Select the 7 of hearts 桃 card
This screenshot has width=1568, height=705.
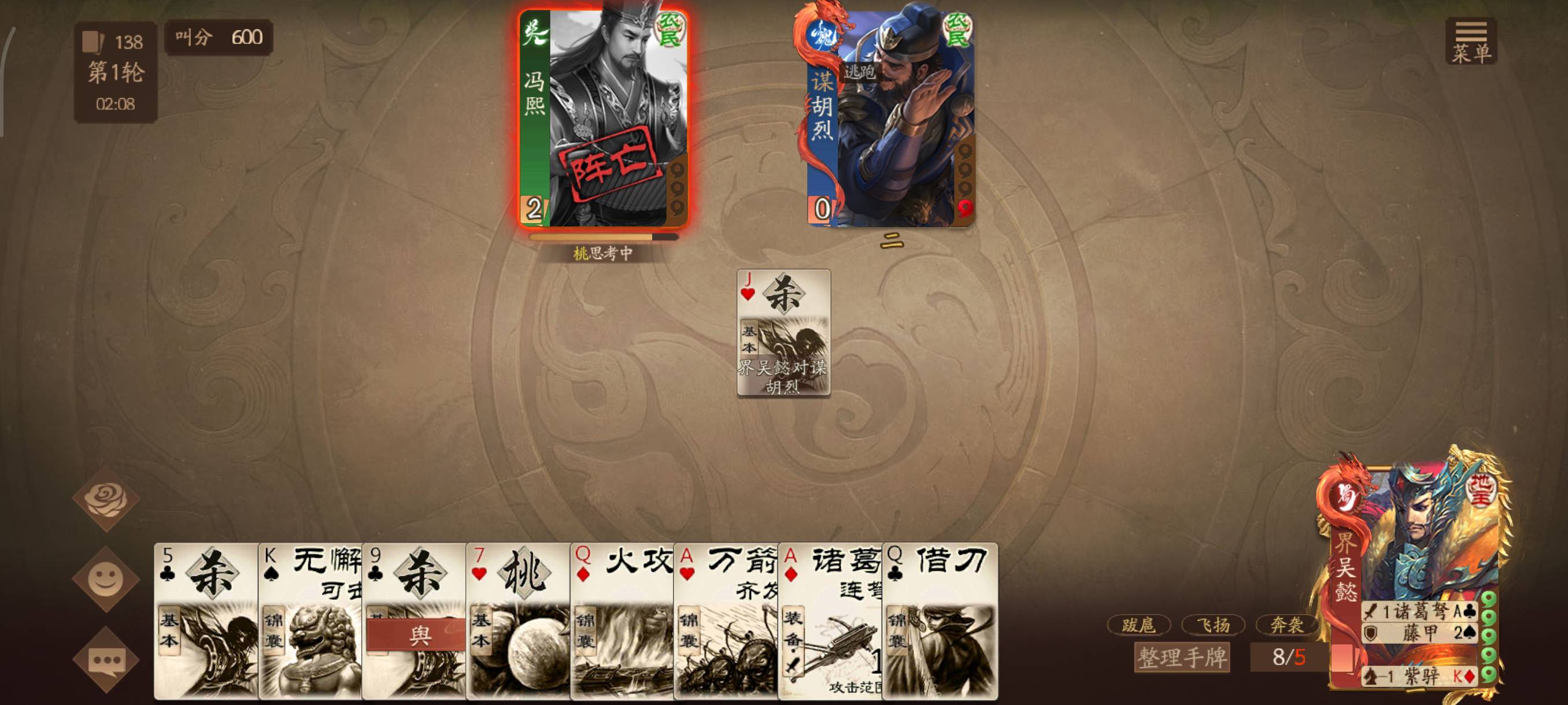(x=518, y=621)
